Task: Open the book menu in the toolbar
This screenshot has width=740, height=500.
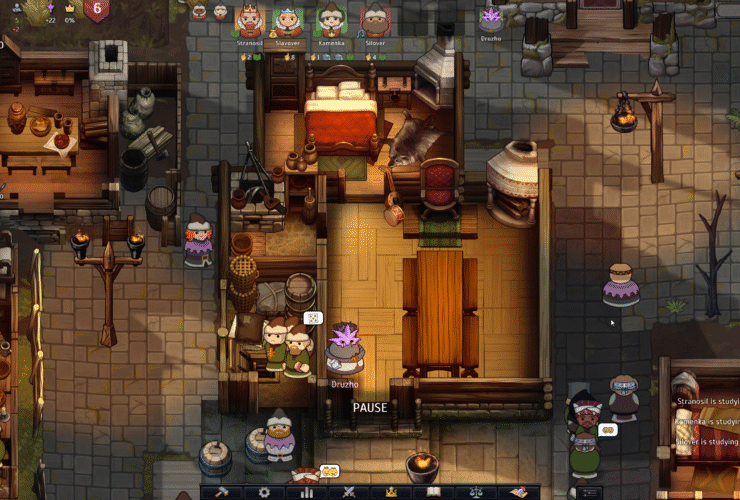Action: coord(433,492)
